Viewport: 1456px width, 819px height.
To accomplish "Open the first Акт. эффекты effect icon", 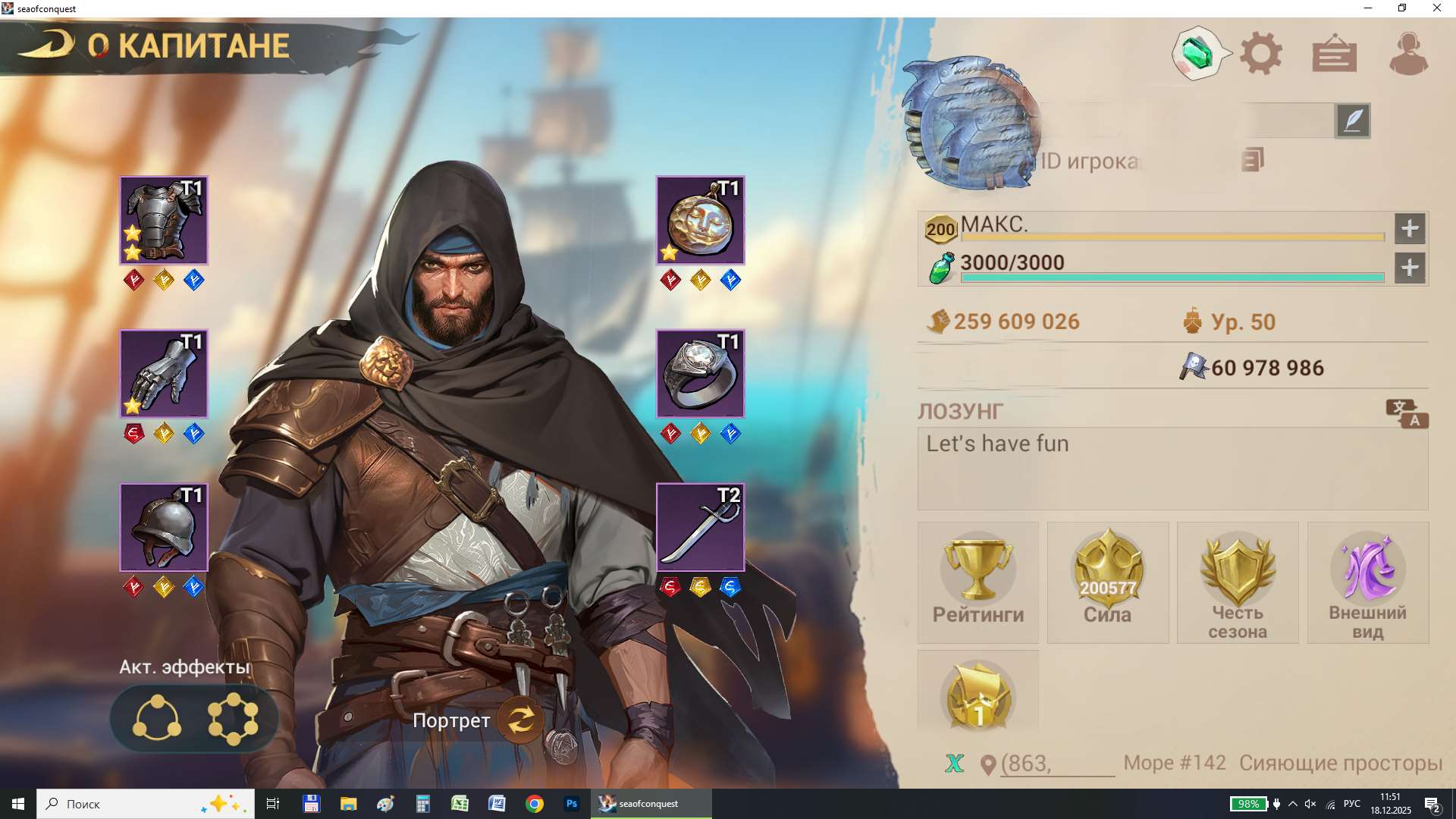I will [157, 718].
